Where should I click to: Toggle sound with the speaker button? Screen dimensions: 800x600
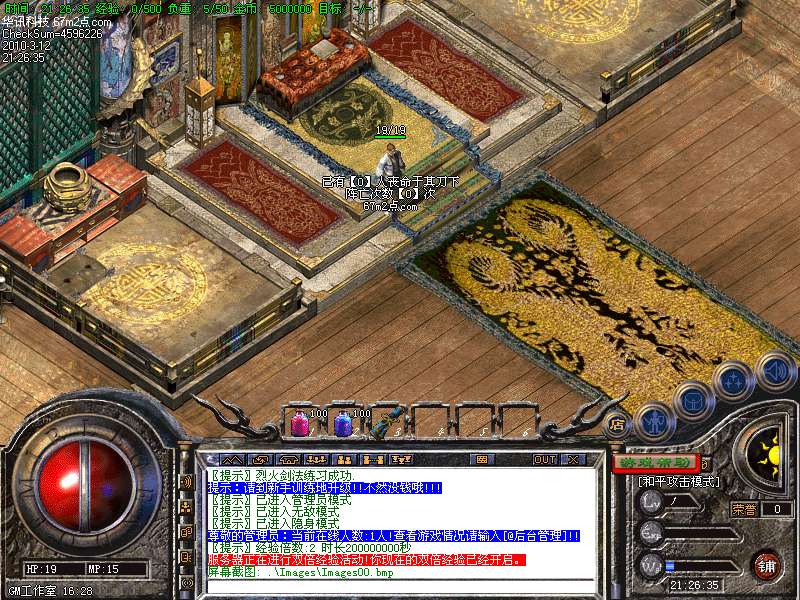(x=774, y=370)
